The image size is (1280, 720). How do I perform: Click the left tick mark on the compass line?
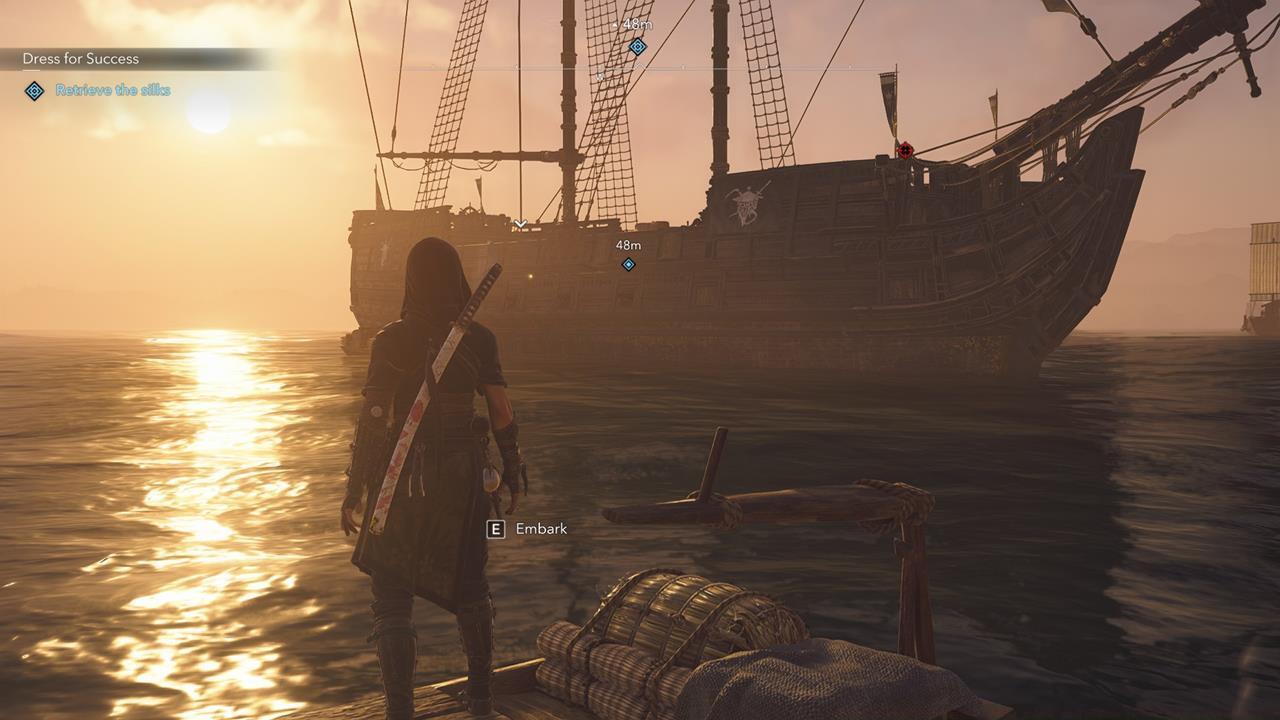(x=517, y=68)
